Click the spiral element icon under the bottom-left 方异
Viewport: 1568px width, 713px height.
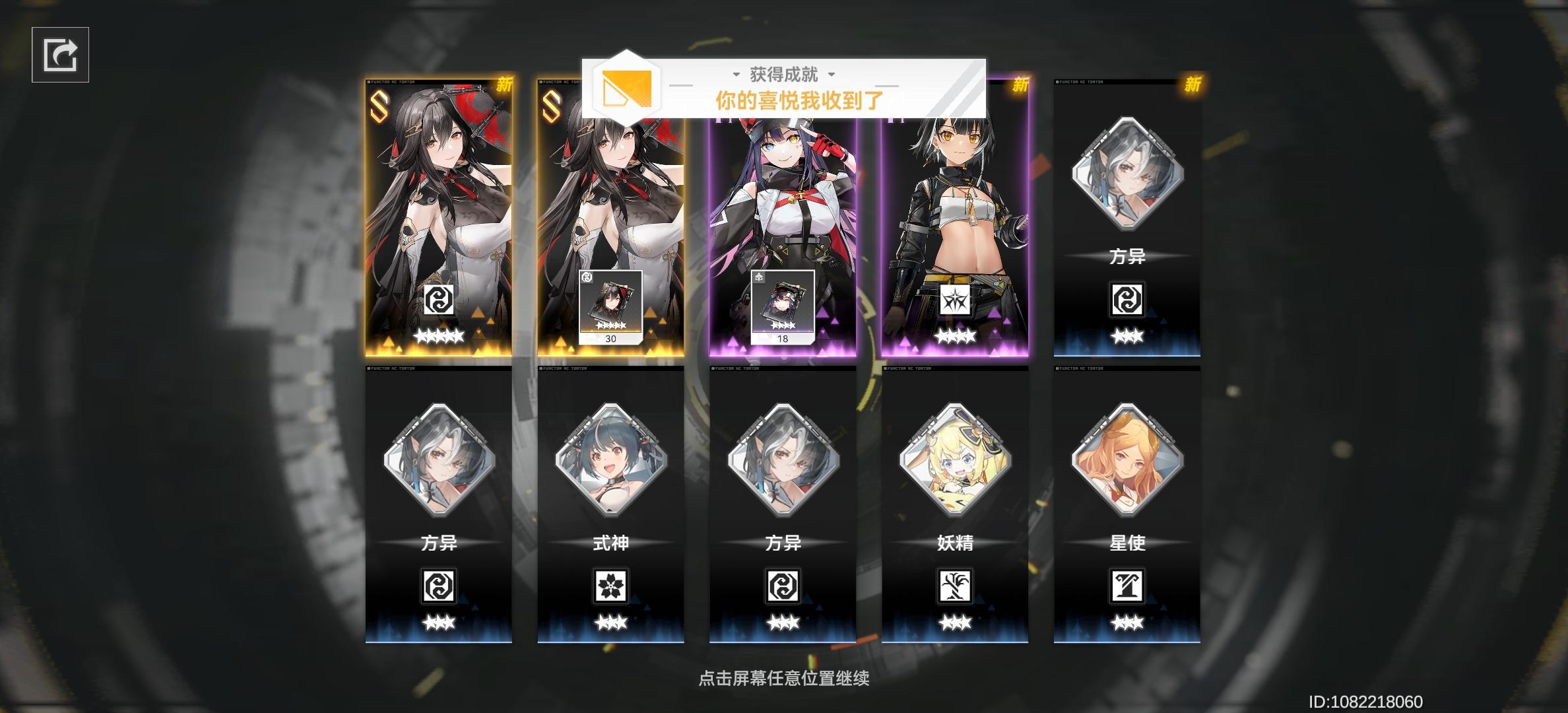[440, 586]
